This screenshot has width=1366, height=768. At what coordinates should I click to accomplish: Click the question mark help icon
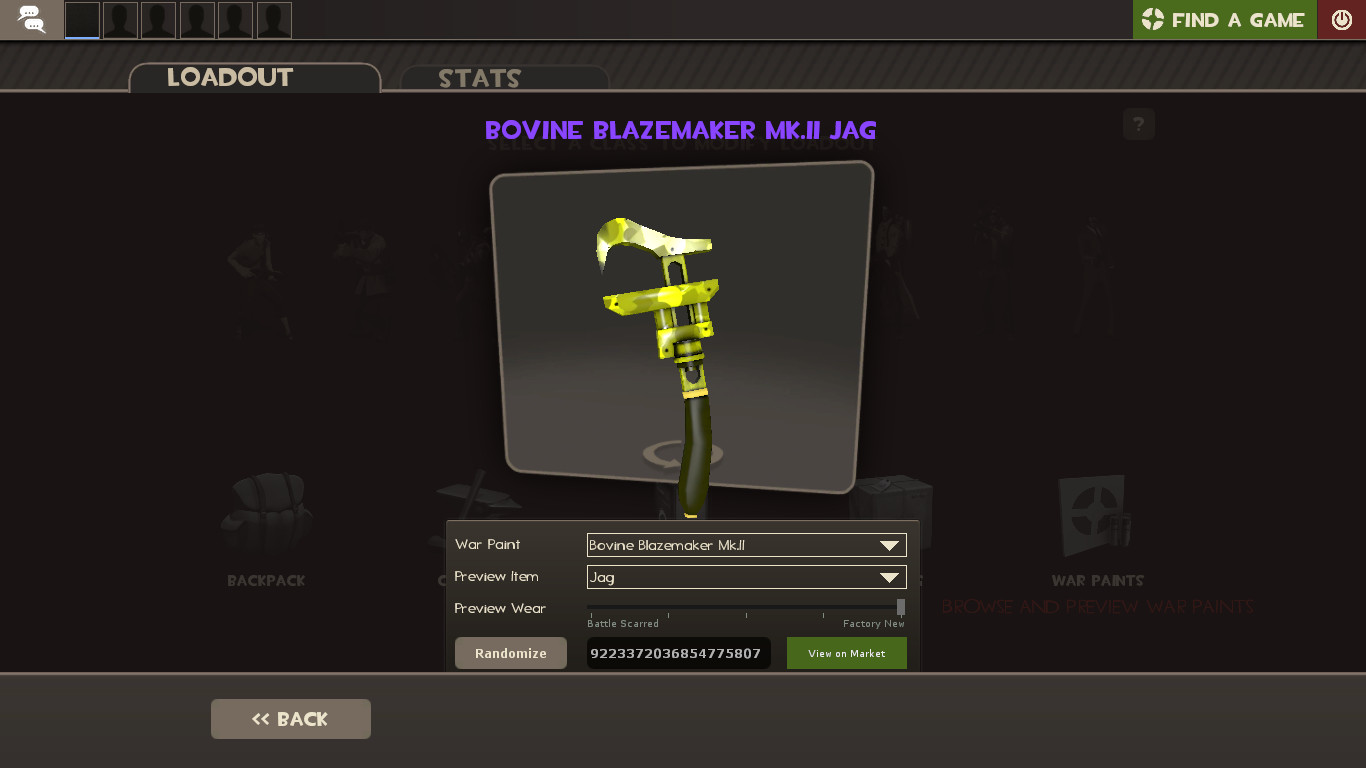[1138, 124]
